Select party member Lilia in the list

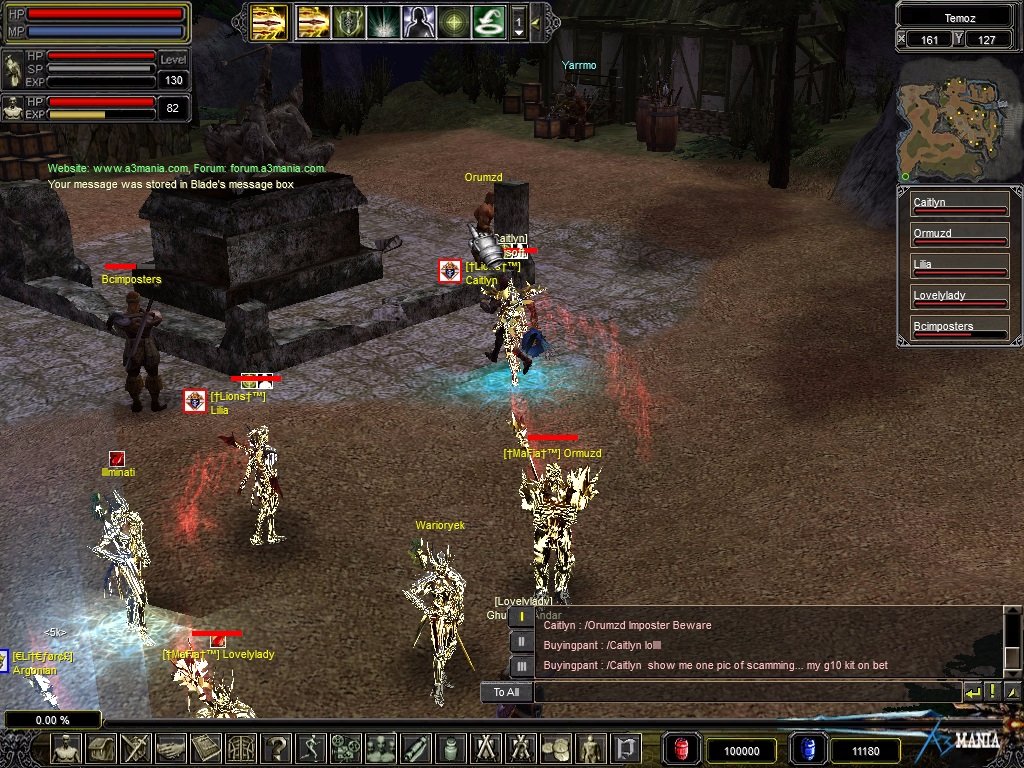click(959, 267)
